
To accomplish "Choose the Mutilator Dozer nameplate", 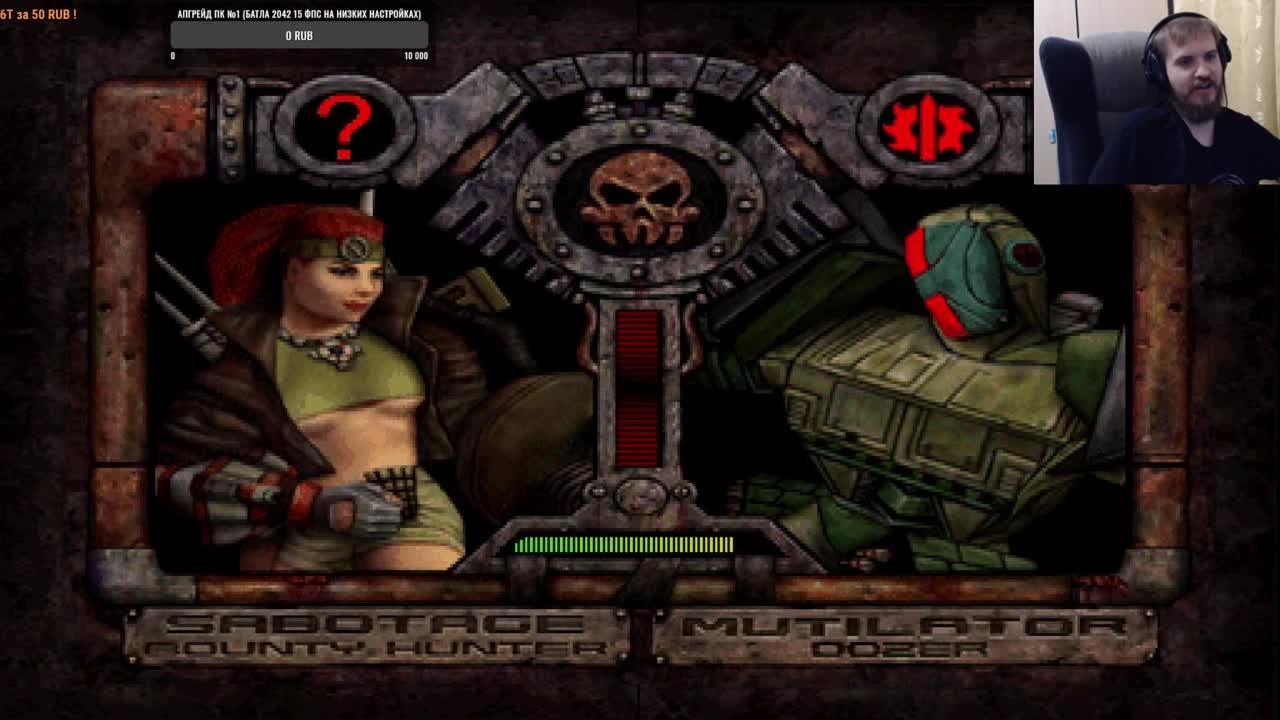I will [903, 637].
